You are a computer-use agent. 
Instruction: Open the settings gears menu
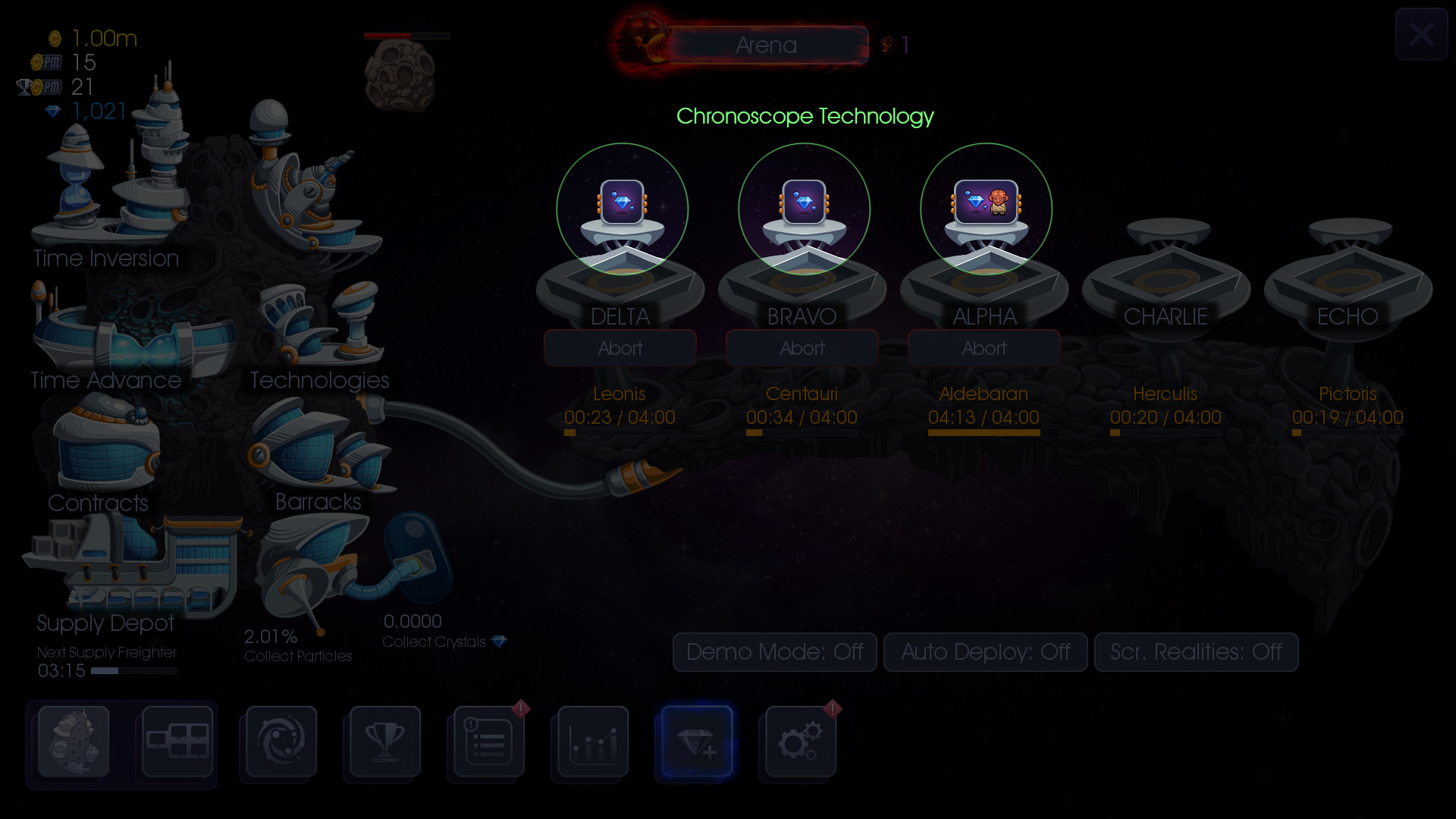799,743
